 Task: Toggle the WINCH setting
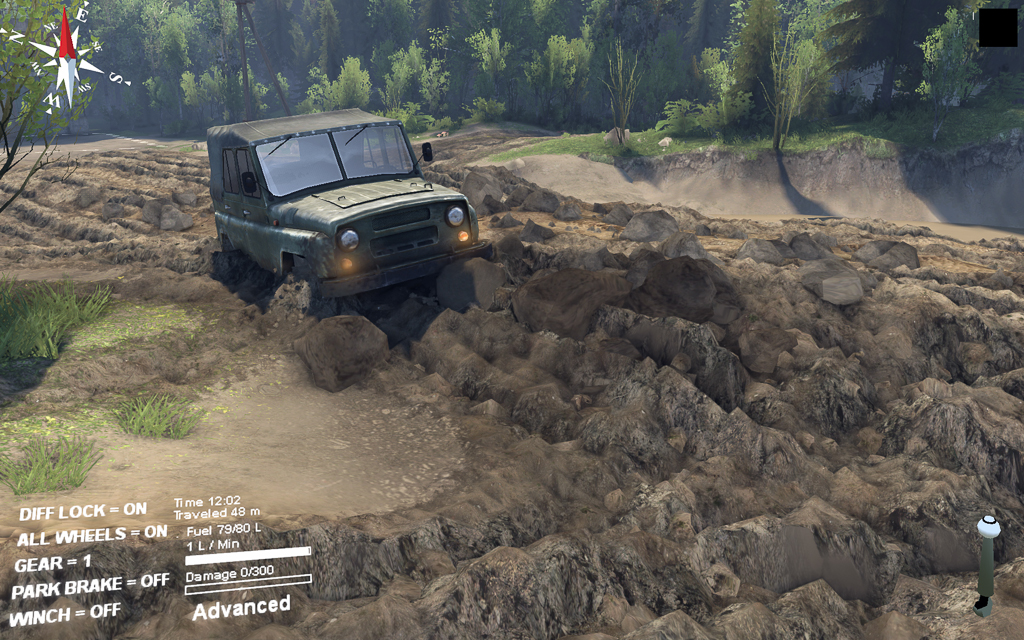pyautogui.click(x=65, y=610)
